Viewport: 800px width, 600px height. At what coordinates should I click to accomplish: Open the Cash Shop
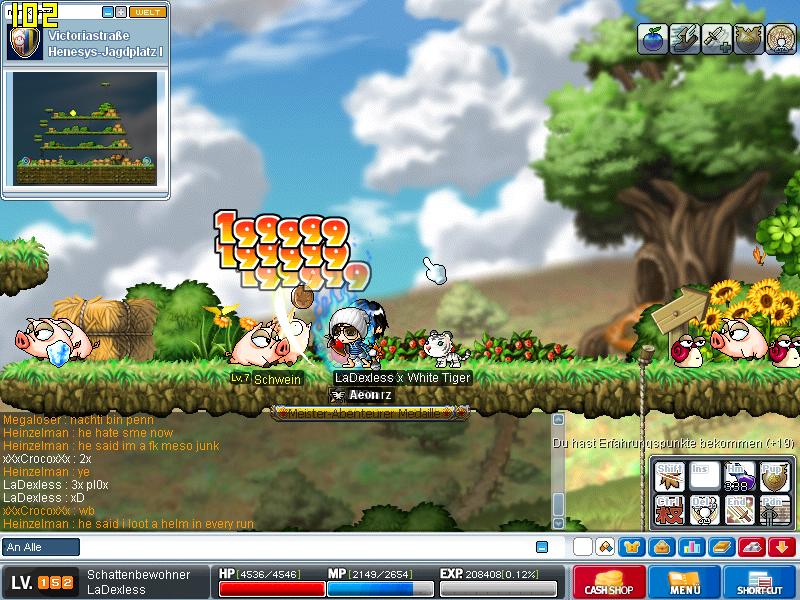[609, 583]
